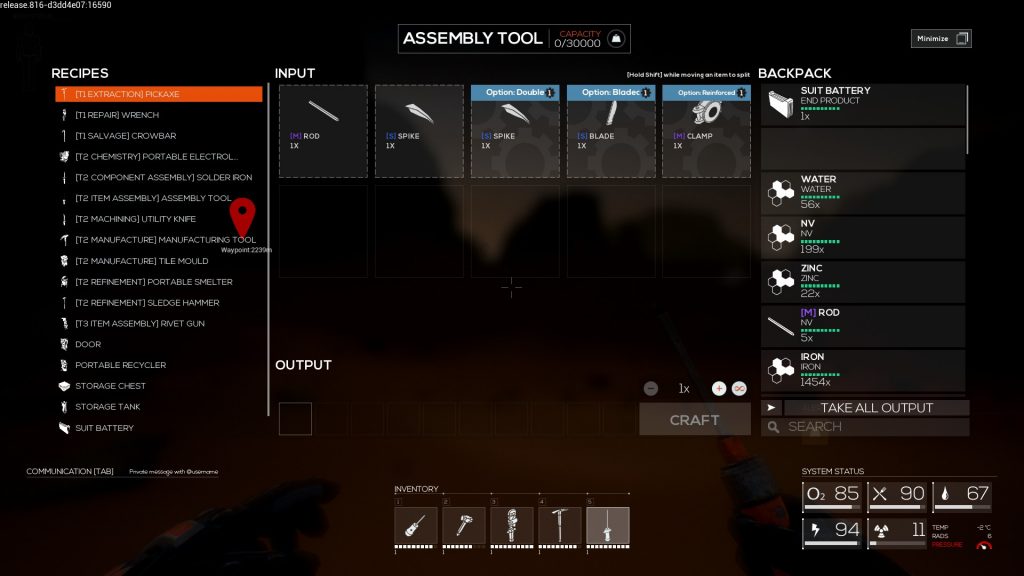Open the Portable Smelter recipe

pos(153,282)
